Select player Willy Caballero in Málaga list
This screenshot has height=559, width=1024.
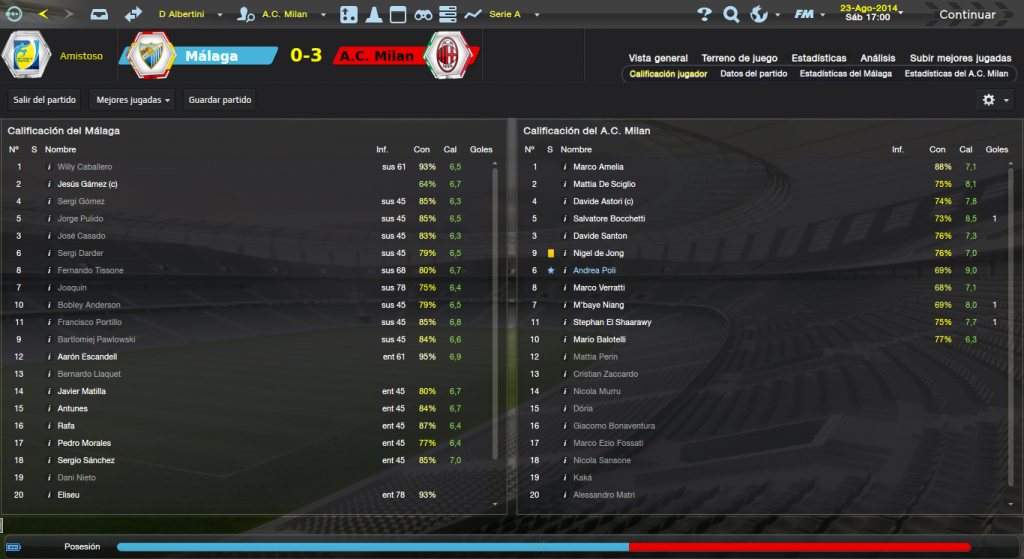[85, 167]
